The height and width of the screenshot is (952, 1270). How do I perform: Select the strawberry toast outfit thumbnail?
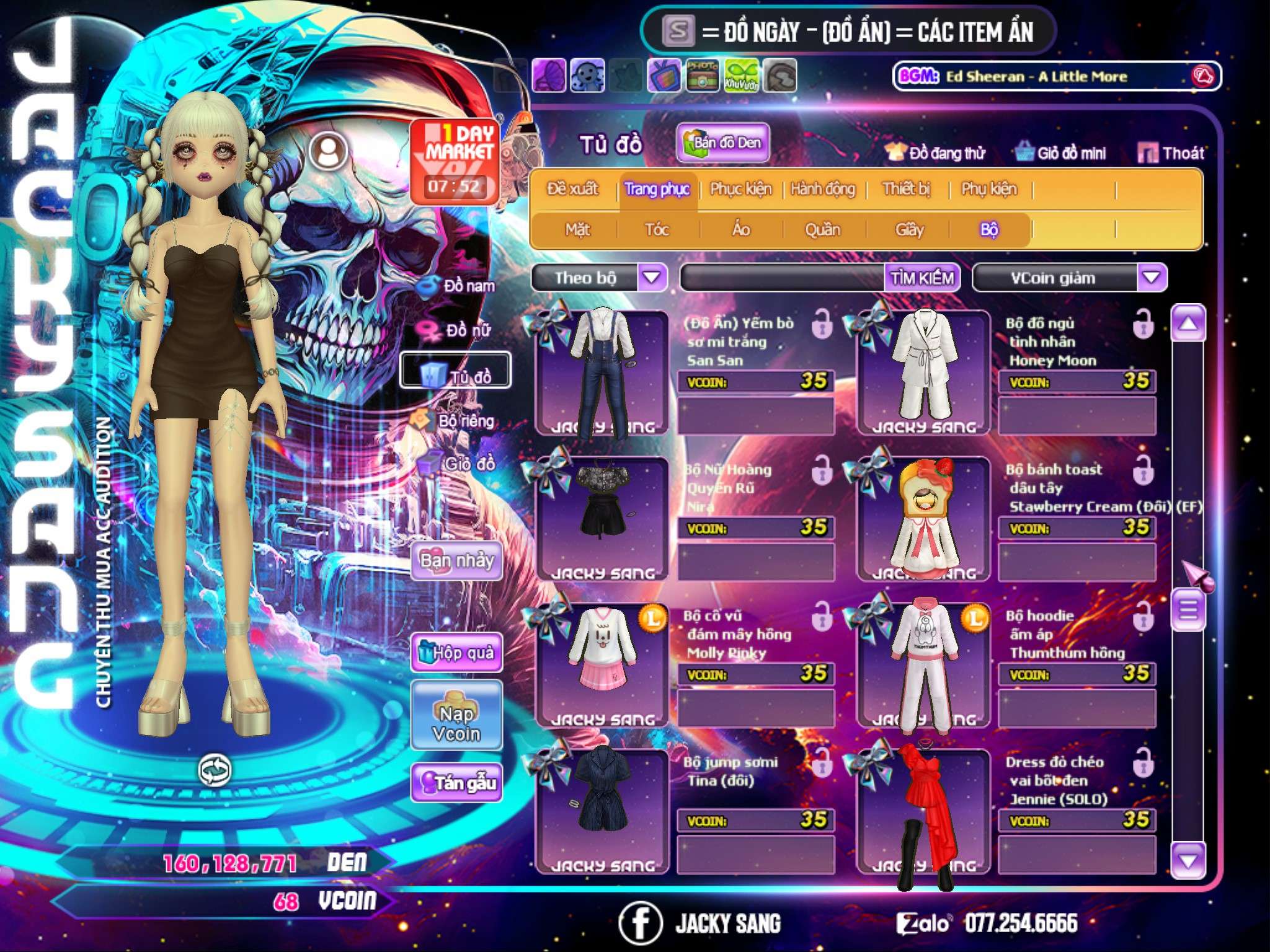[923, 518]
